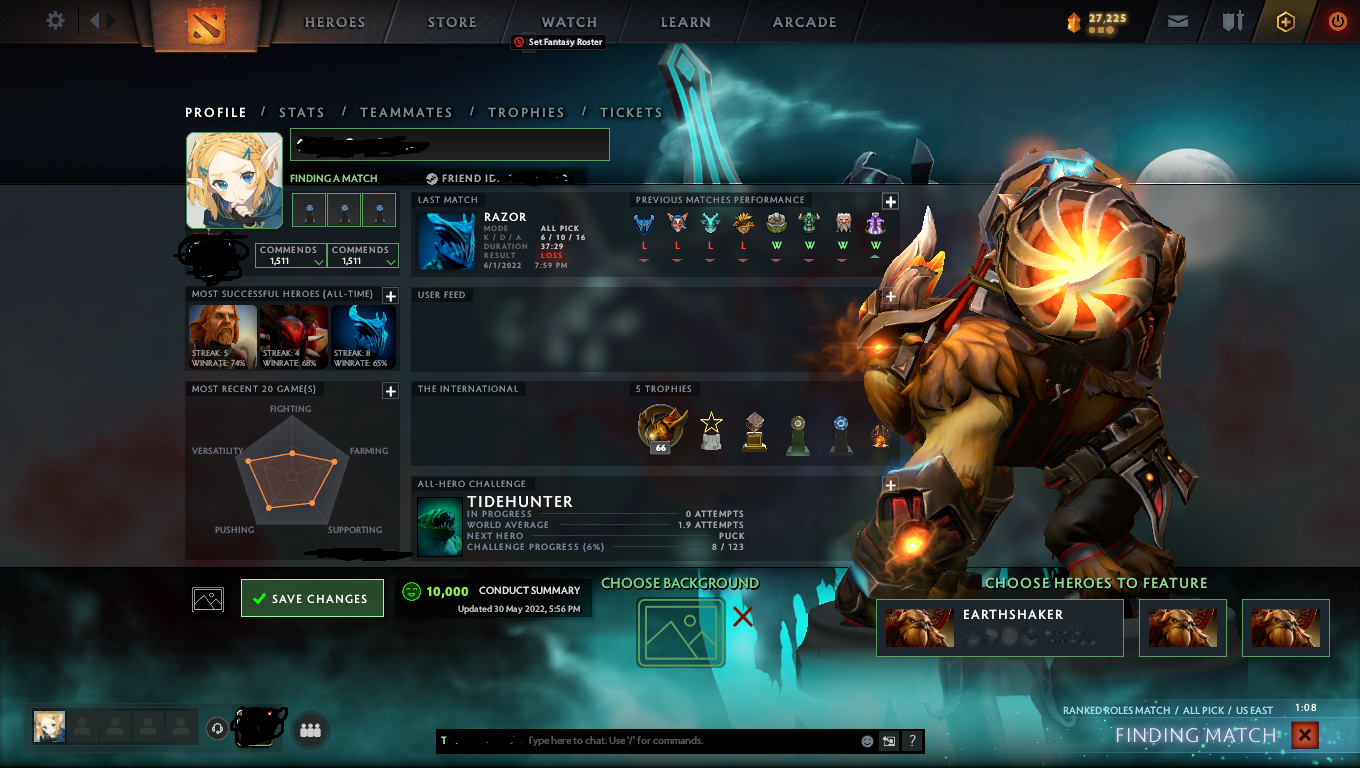This screenshot has height=768, width=1360.
Task: Open the ARCADE menu
Action: pos(806,21)
